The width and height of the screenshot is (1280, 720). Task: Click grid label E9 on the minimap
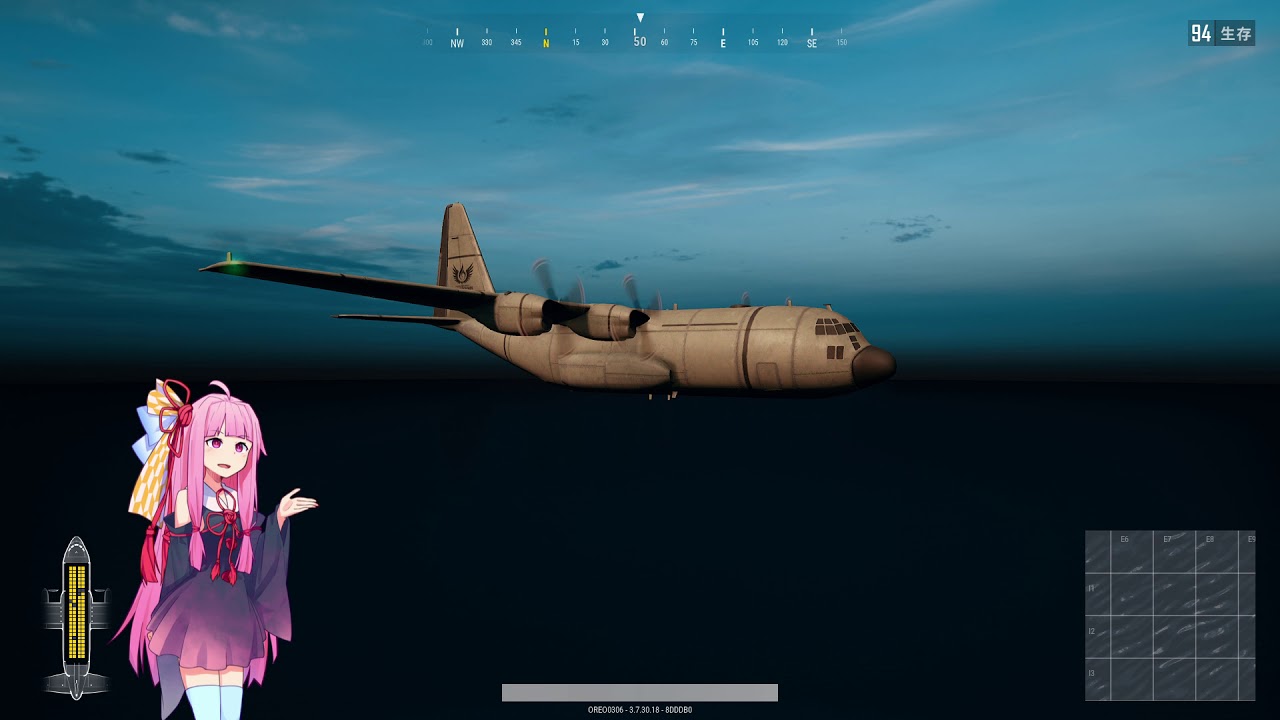pyautogui.click(x=1250, y=538)
